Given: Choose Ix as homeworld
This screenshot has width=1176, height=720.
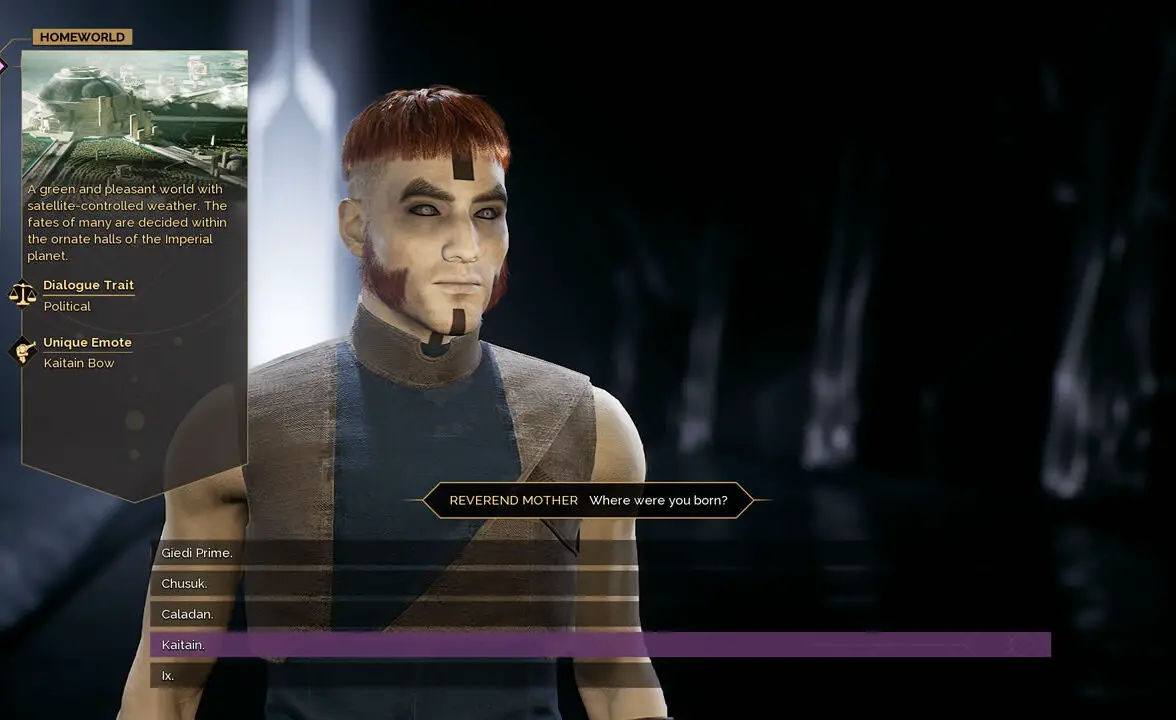Looking at the screenshot, I should [x=168, y=676].
